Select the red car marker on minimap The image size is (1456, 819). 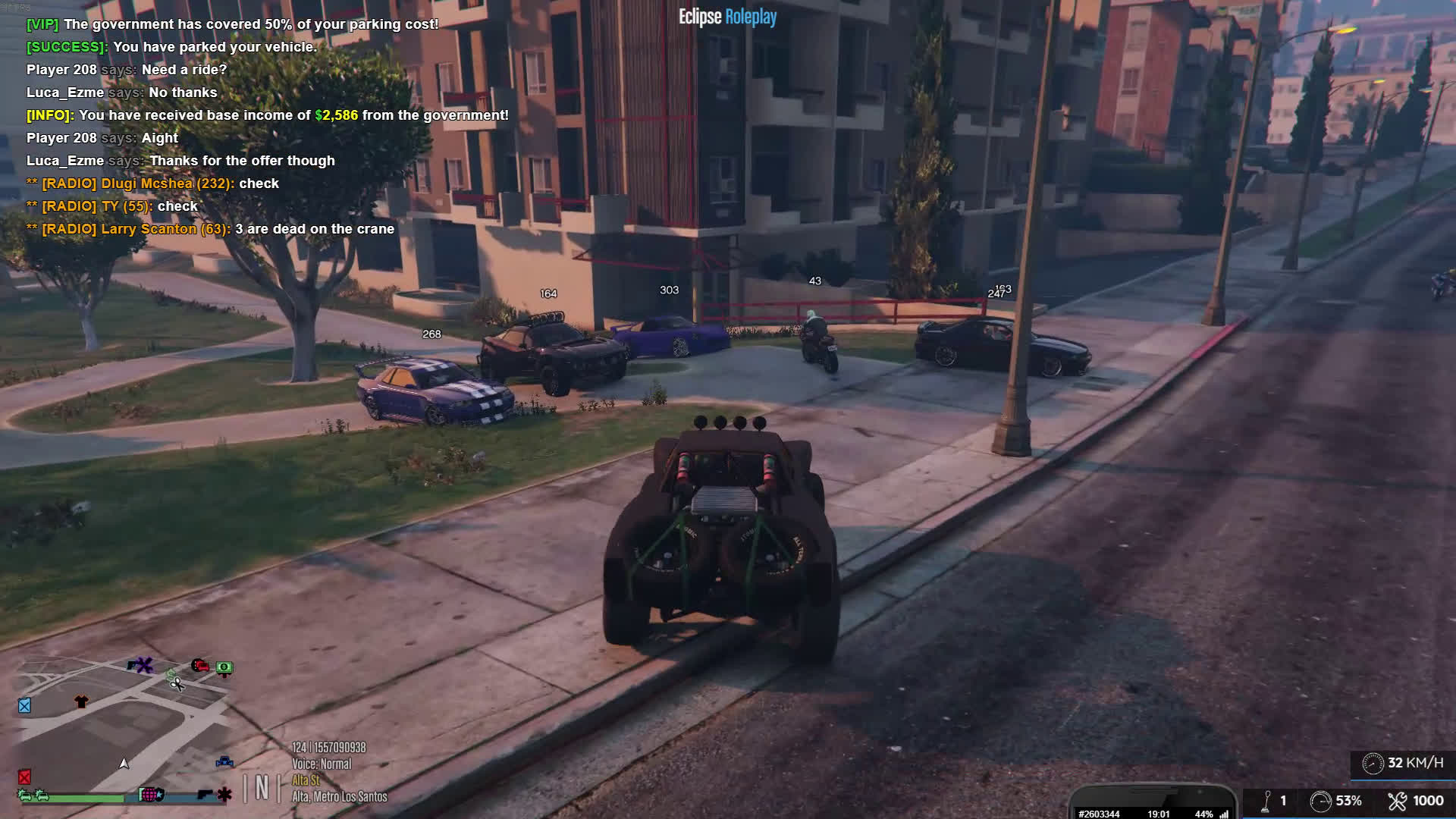pyautogui.click(x=200, y=666)
